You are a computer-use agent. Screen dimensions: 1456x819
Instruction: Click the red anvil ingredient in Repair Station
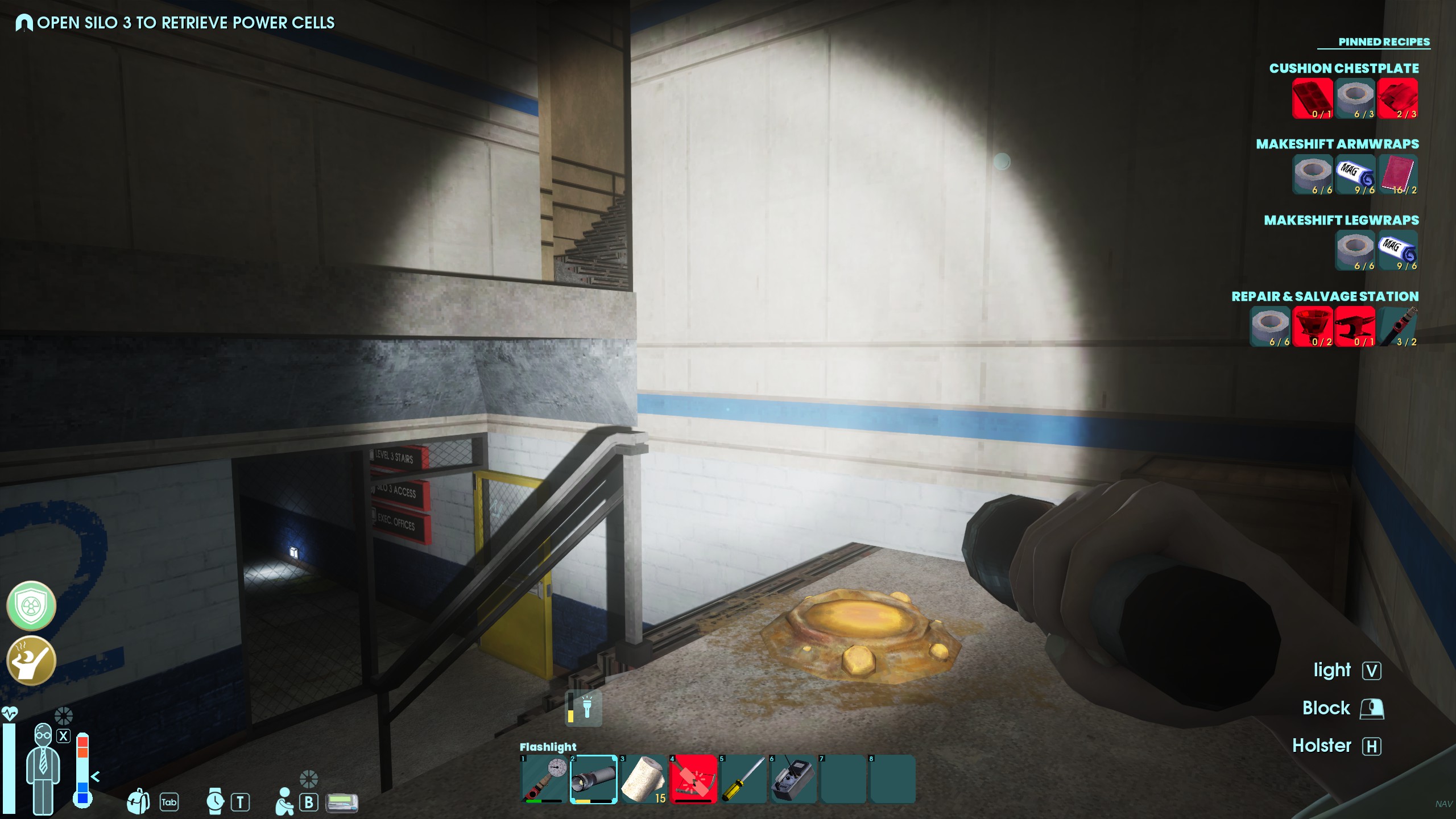pos(1355,326)
